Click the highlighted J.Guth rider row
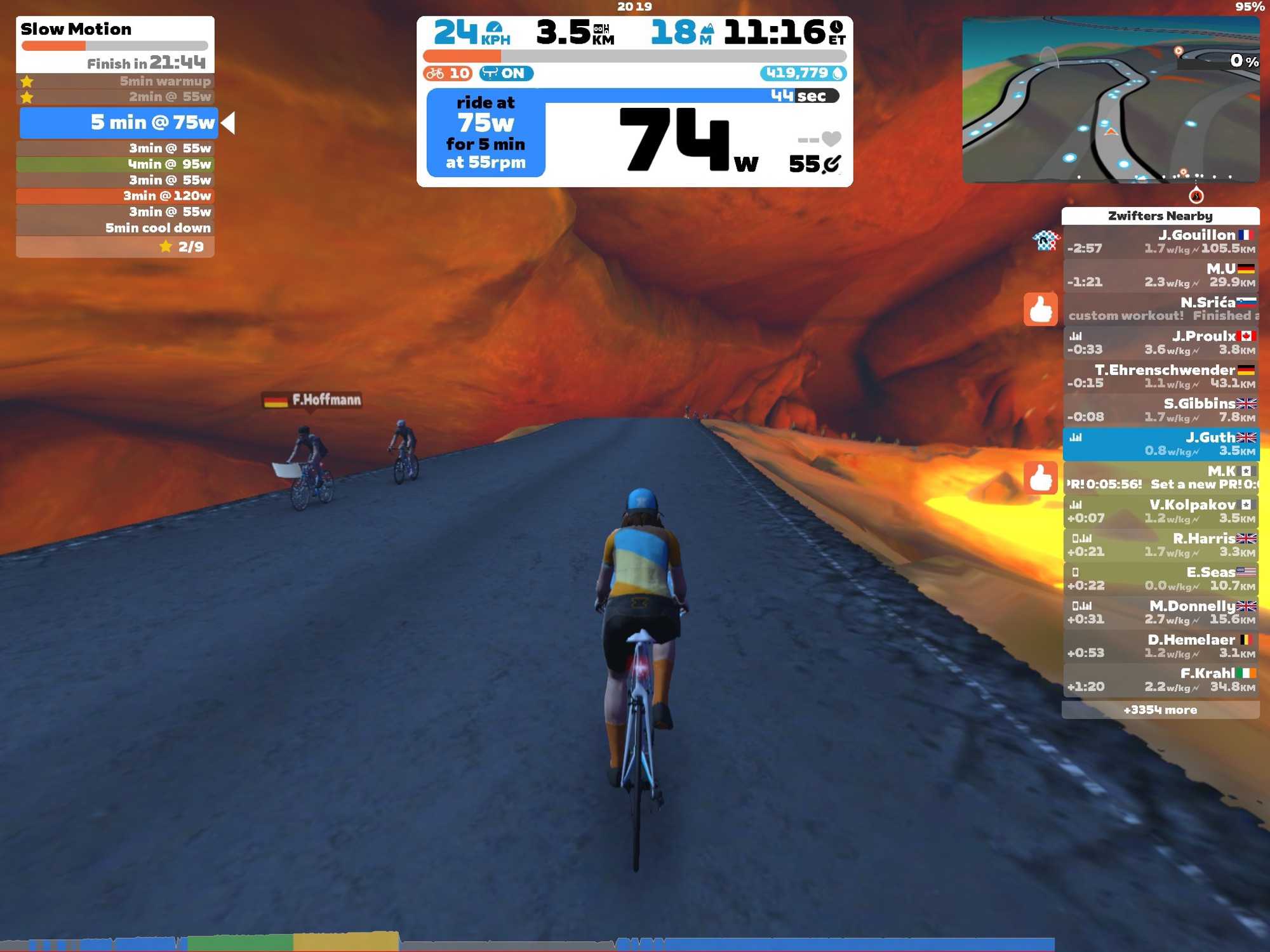 (1160, 444)
